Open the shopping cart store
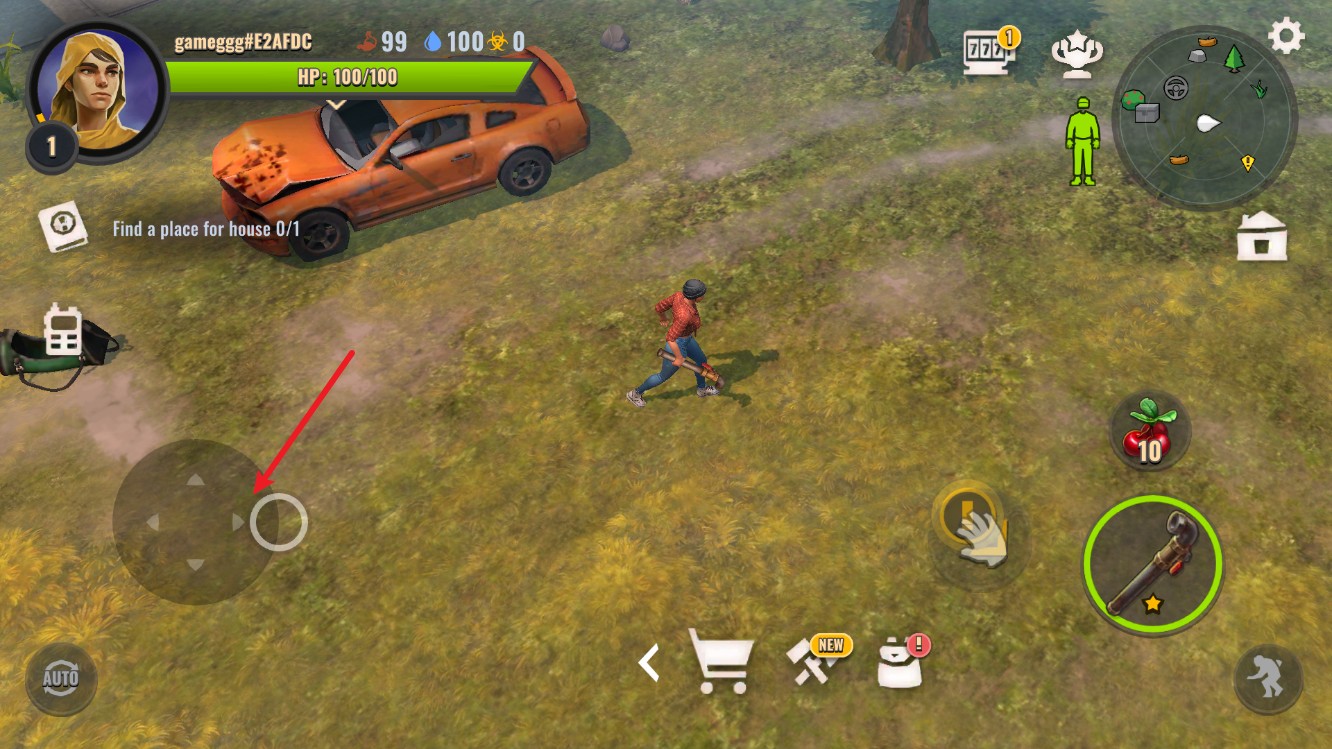The width and height of the screenshot is (1332, 749). [x=720, y=661]
